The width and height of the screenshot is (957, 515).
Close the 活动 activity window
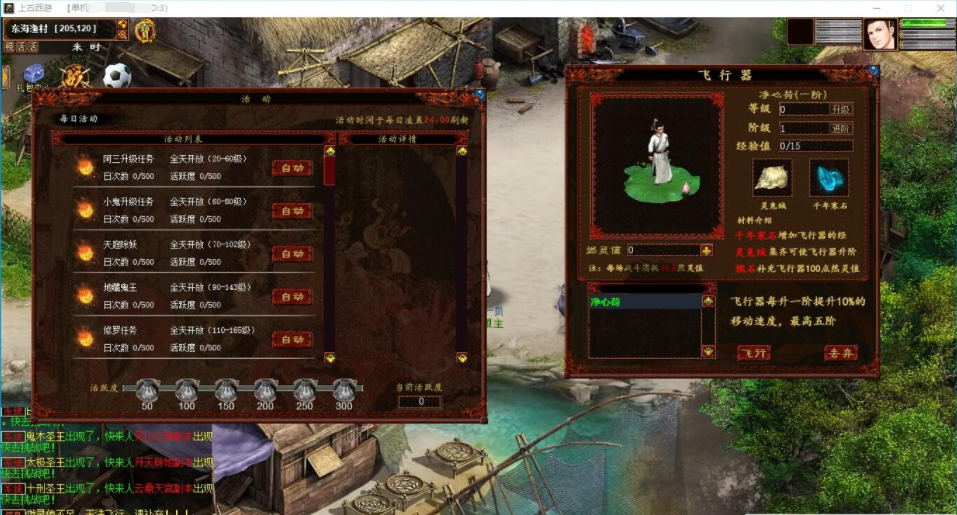(480, 95)
